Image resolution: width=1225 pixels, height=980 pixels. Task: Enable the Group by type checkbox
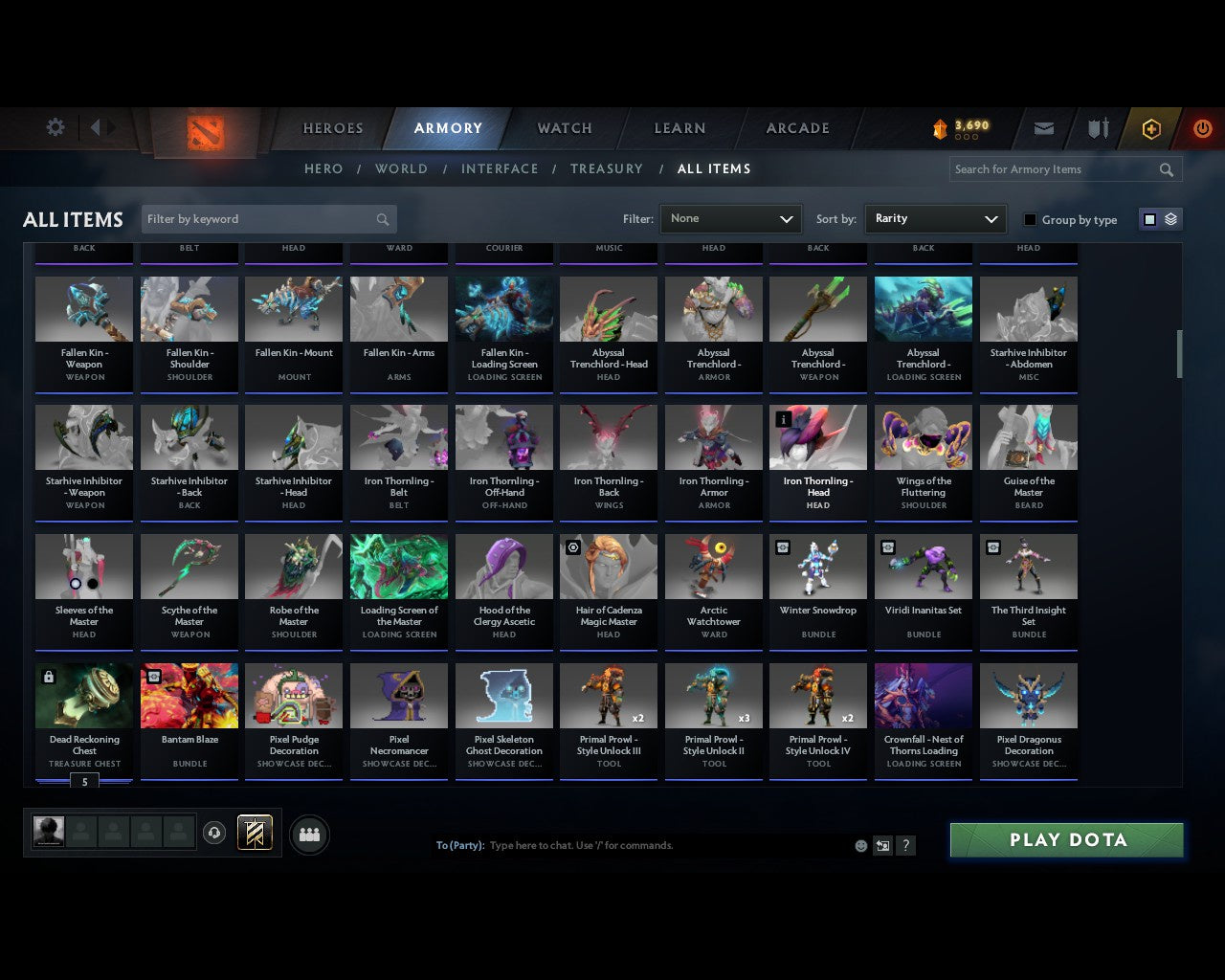tap(1030, 219)
